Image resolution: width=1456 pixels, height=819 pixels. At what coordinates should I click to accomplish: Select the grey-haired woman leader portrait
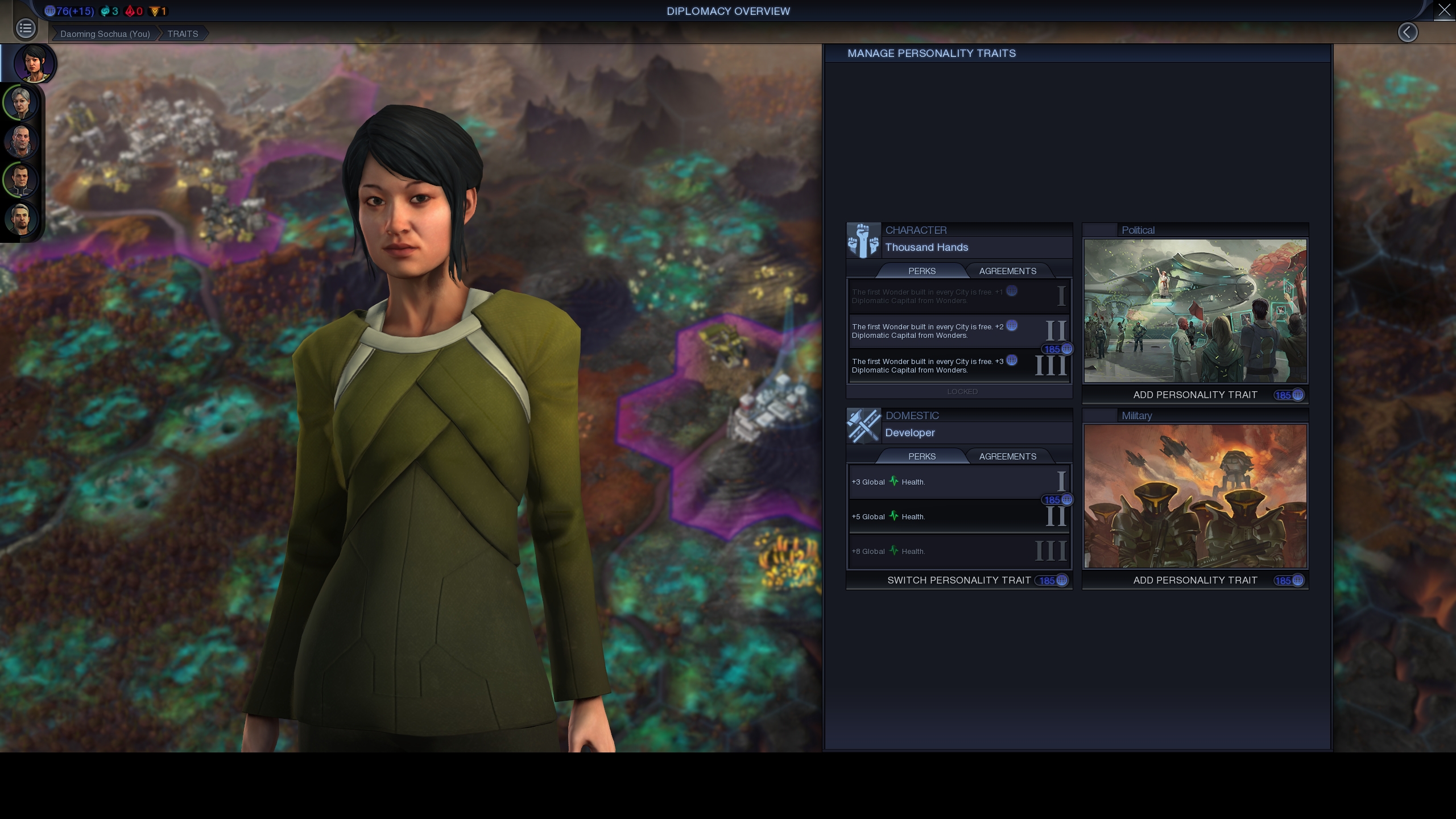pyautogui.click(x=21, y=103)
